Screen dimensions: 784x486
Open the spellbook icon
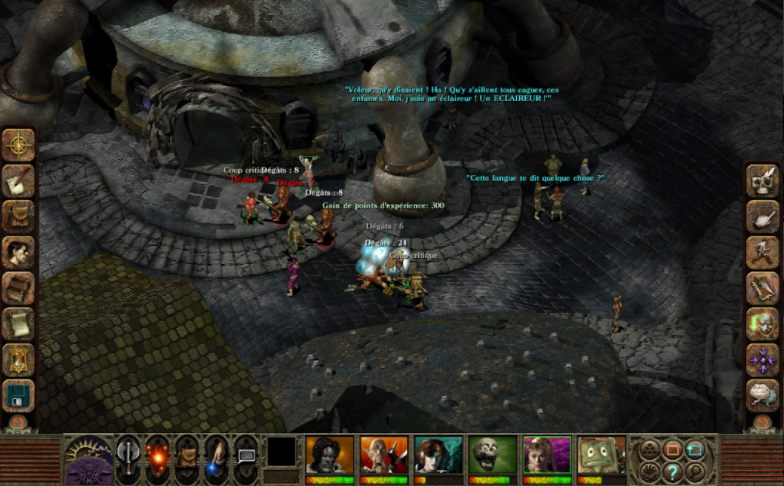(x=18, y=289)
